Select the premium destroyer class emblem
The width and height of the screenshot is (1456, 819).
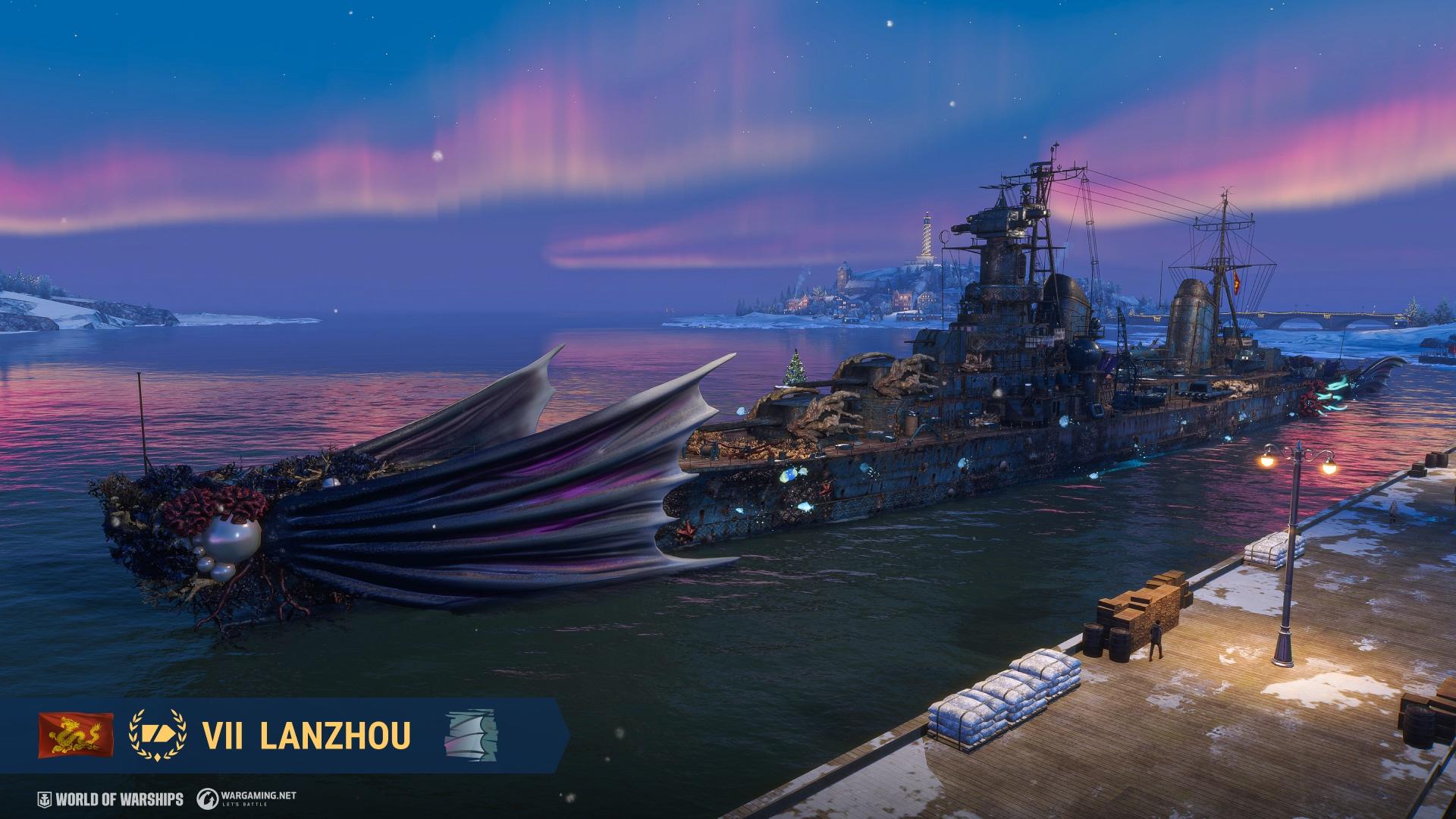pyautogui.click(x=157, y=735)
